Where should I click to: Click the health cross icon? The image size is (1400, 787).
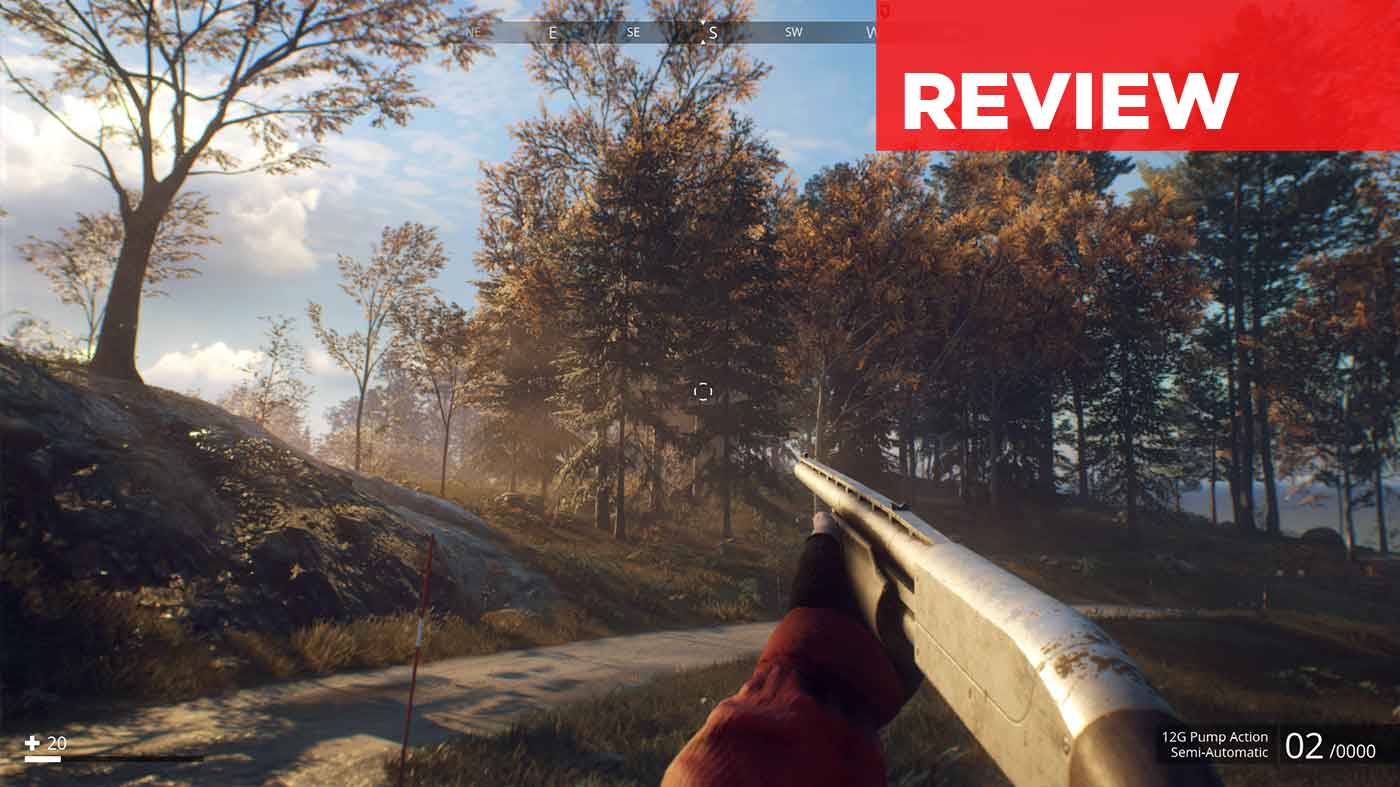point(32,742)
